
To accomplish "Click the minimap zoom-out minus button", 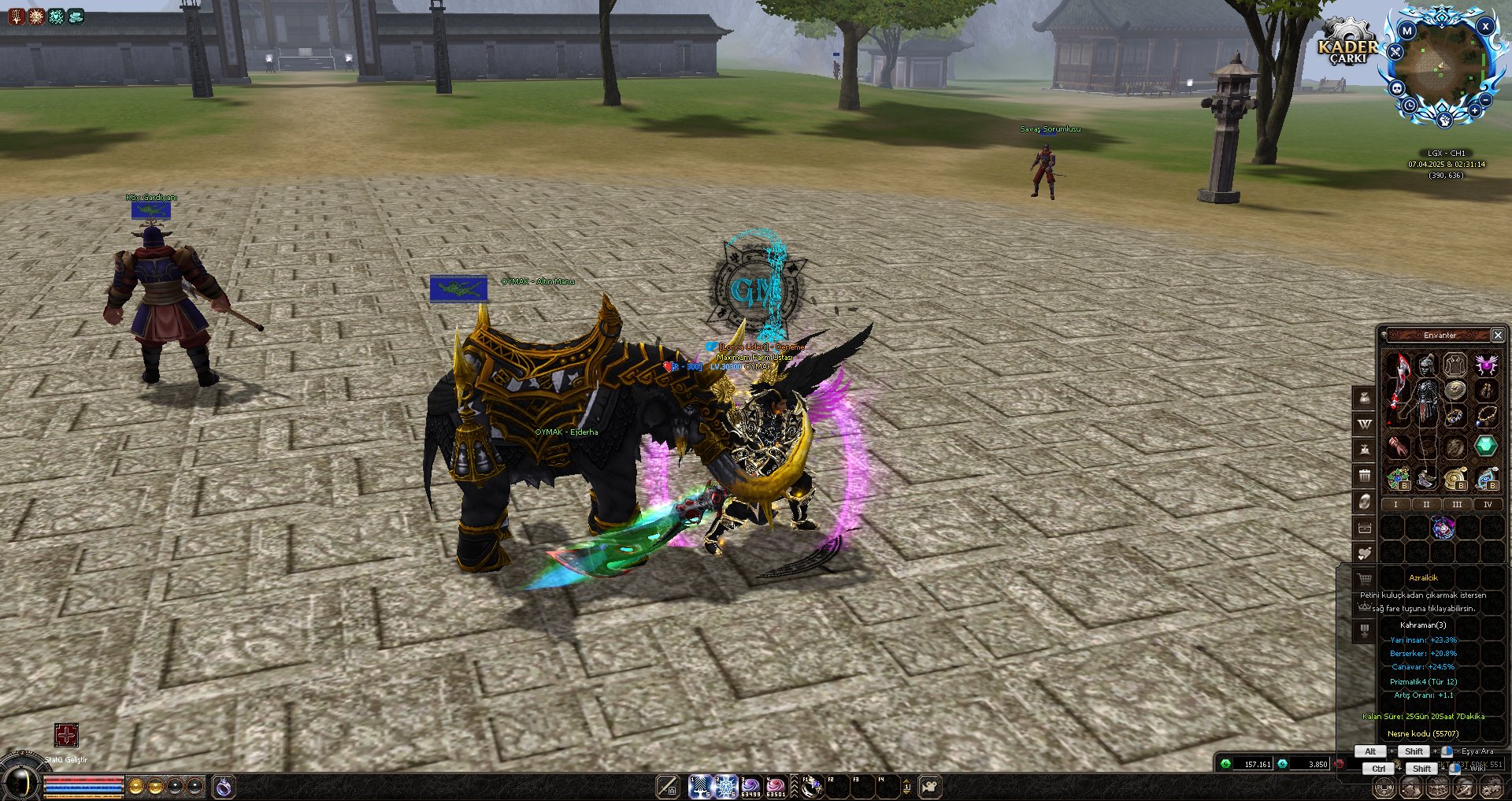I will pos(1485,100).
